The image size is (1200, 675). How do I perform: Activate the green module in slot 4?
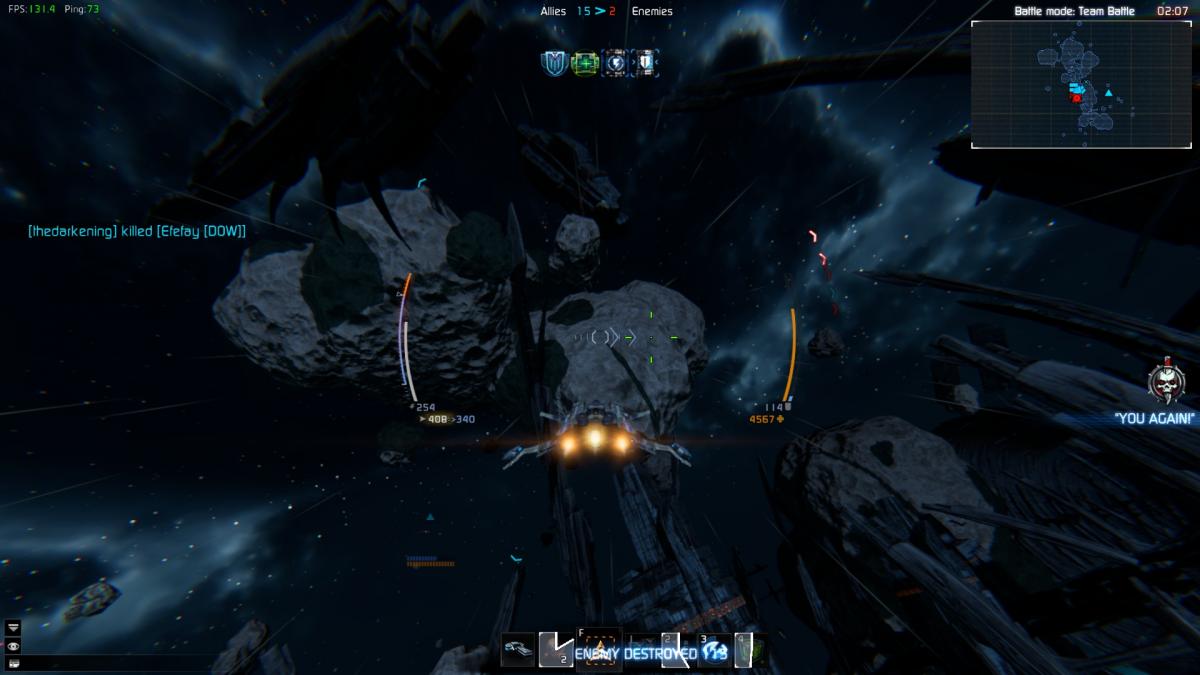[753, 650]
